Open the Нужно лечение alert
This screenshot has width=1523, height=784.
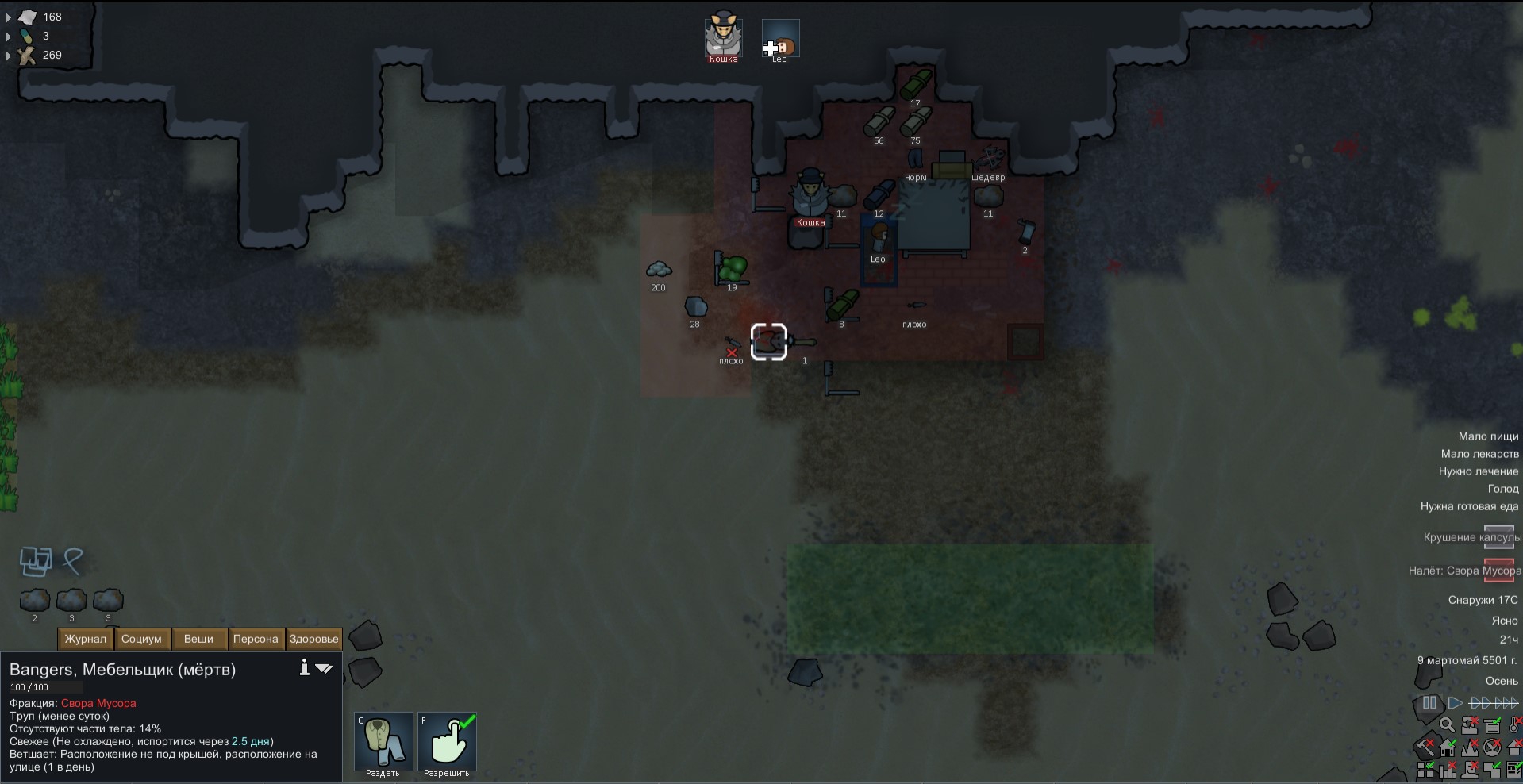coord(1478,471)
